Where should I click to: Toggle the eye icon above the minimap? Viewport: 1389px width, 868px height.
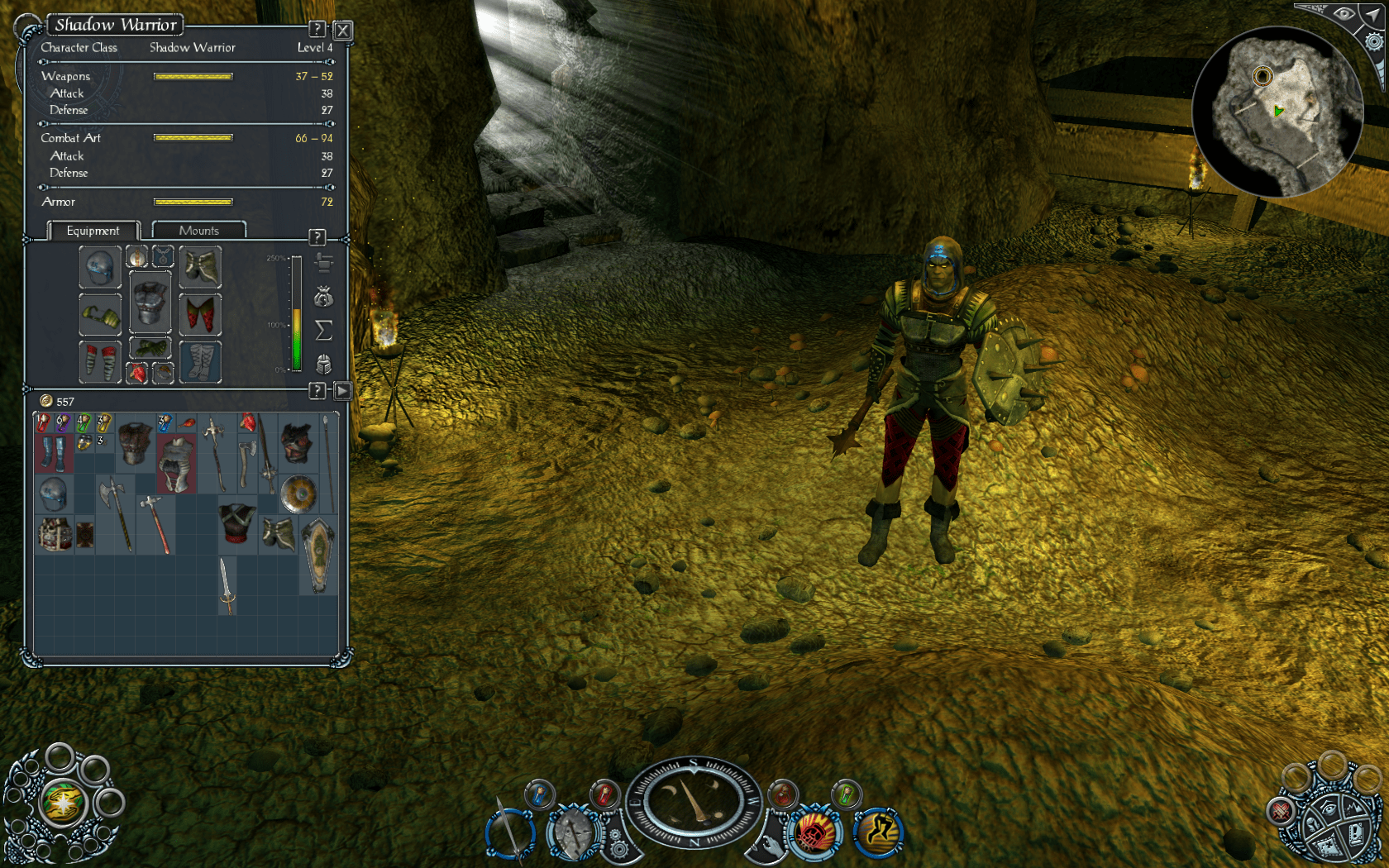tap(1344, 14)
